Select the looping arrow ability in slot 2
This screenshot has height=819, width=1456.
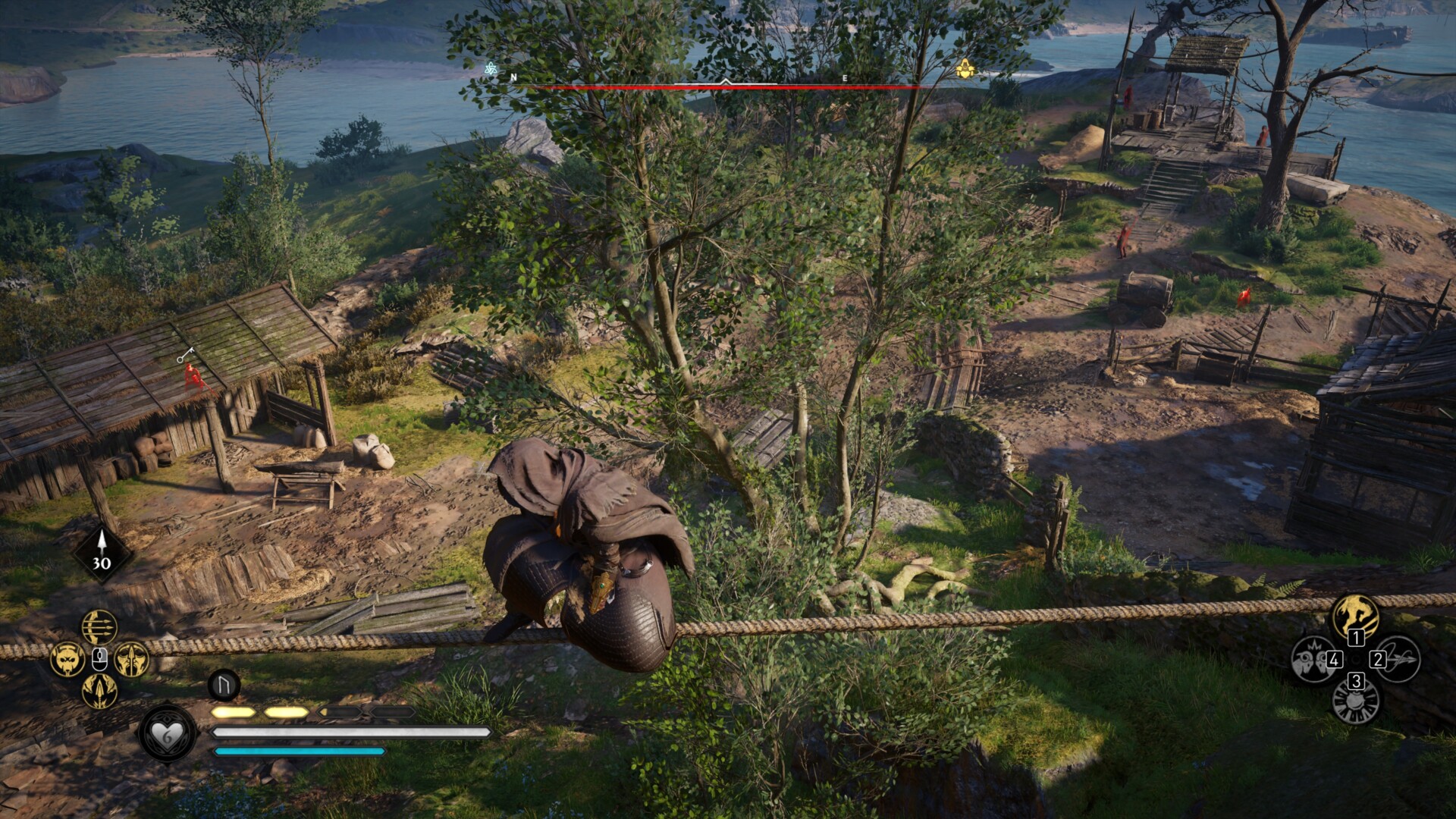(x=1397, y=658)
